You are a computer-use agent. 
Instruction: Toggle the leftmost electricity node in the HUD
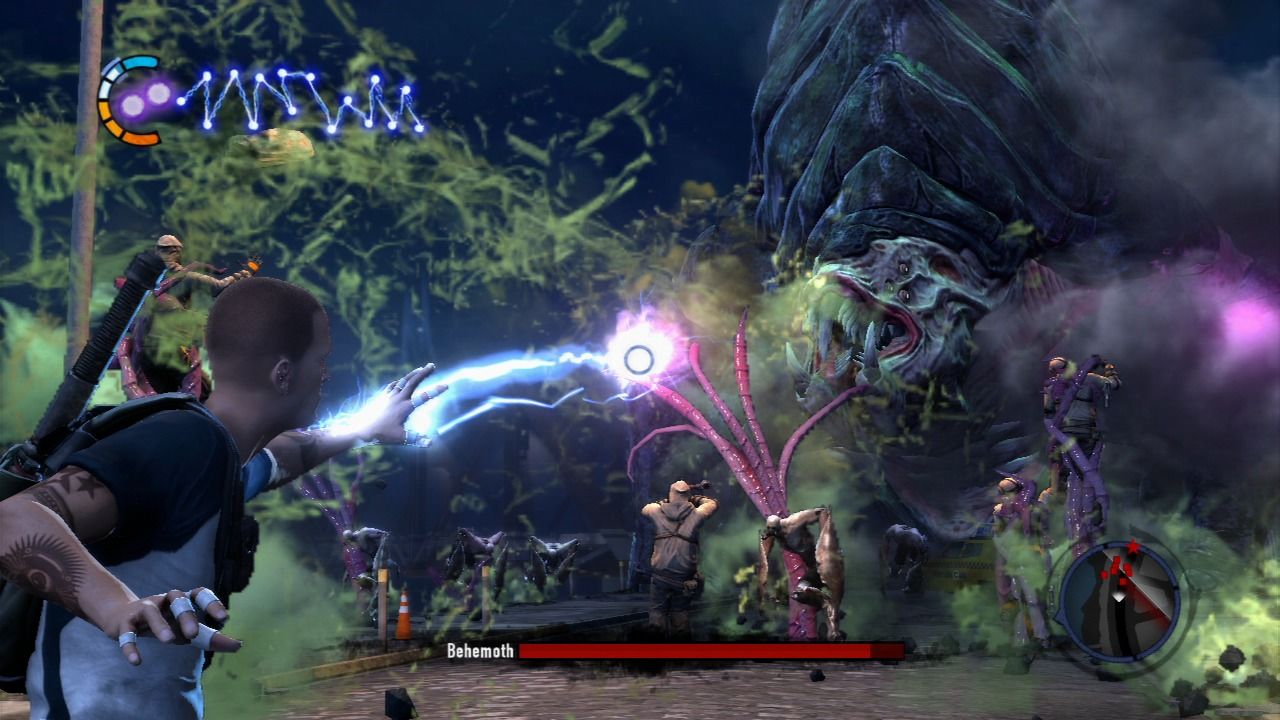tap(183, 102)
